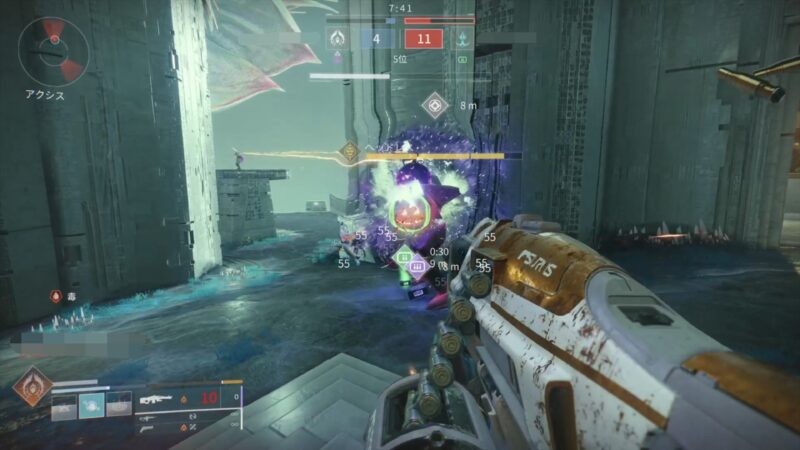Screen dimensions: 800x450
Task: Select the orange diamond super ability icon
Action: point(31,388)
